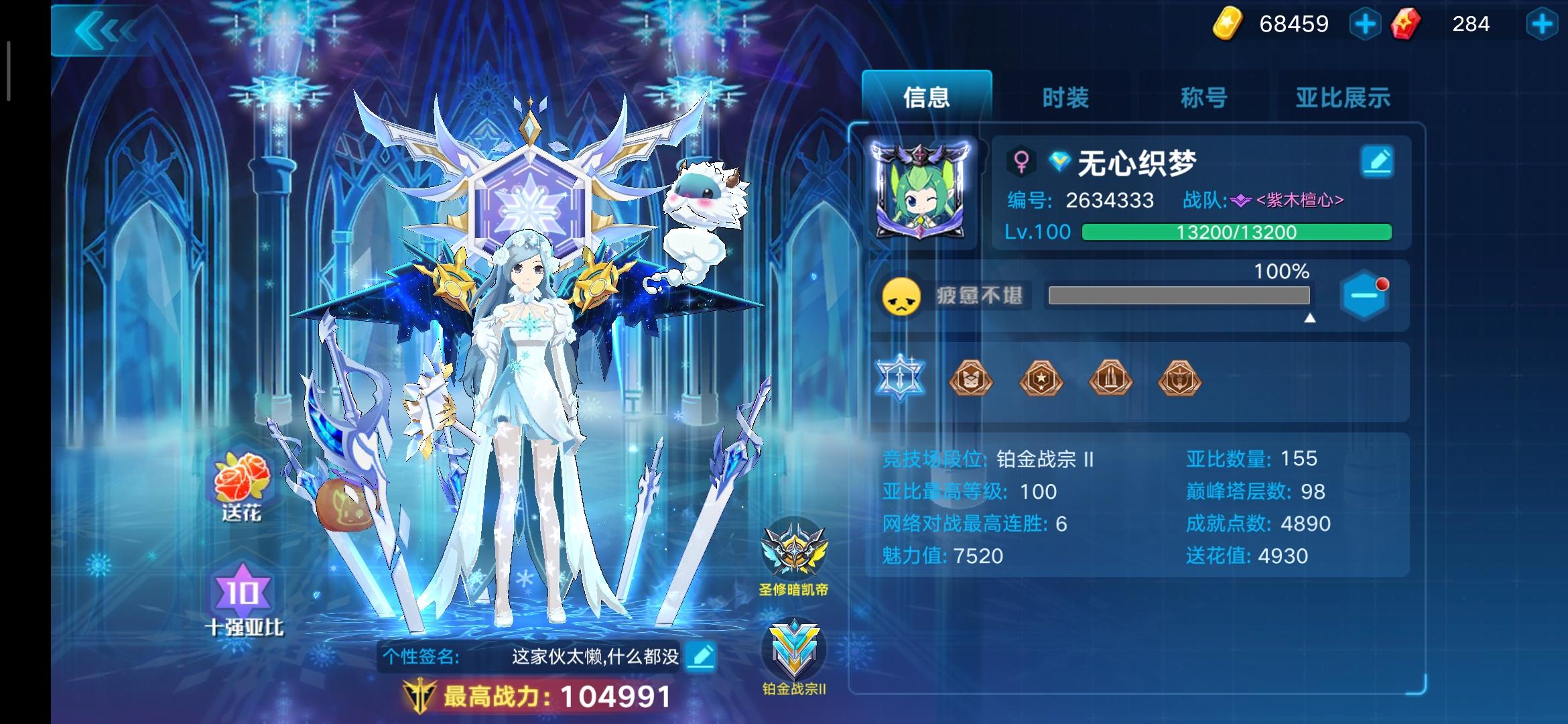Switch to the 时装 tab

[1063, 97]
